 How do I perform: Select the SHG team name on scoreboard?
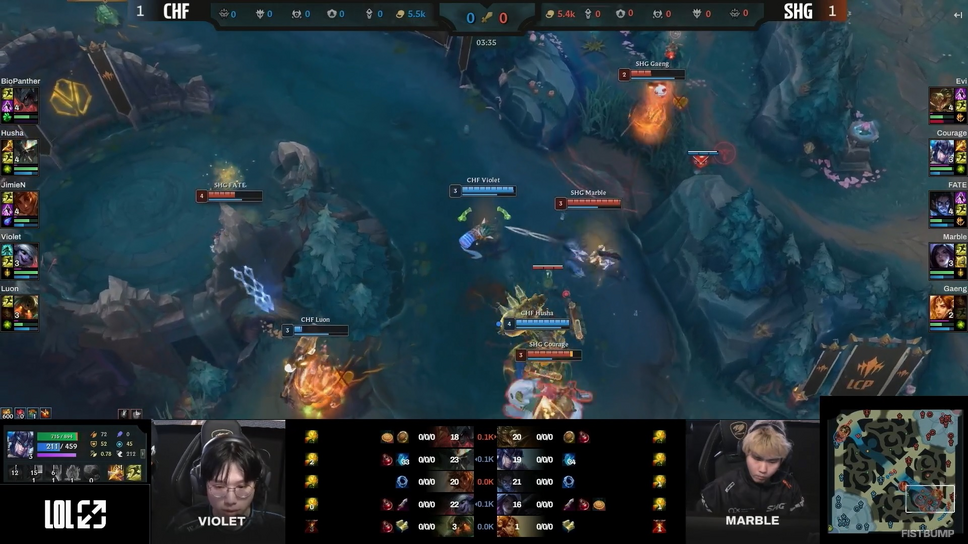pos(798,12)
